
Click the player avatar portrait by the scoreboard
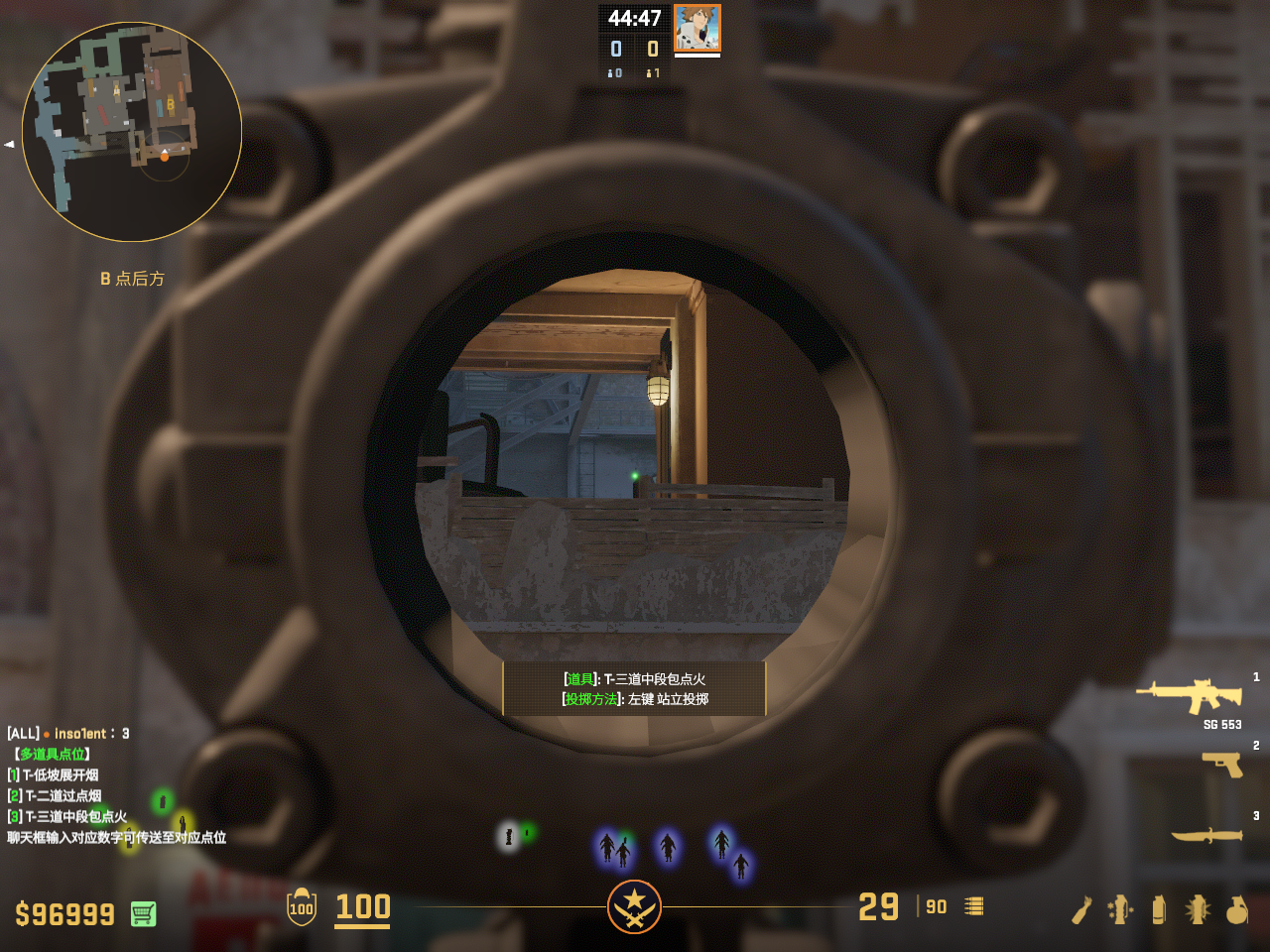pyautogui.click(x=697, y=29)
